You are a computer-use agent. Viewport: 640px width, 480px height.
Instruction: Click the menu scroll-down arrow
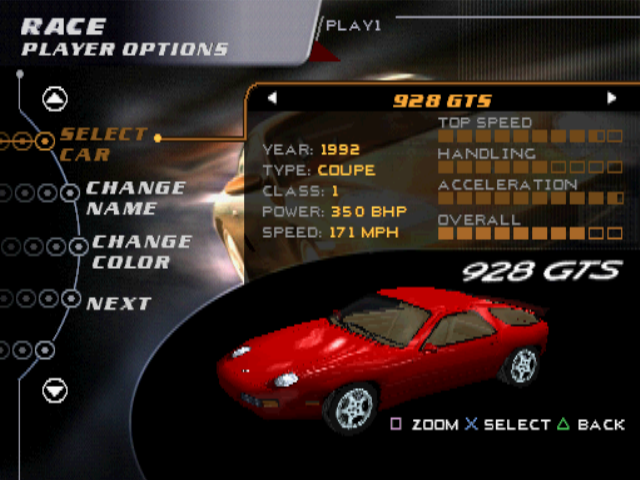pyautogui.click(x=55, y=390)
